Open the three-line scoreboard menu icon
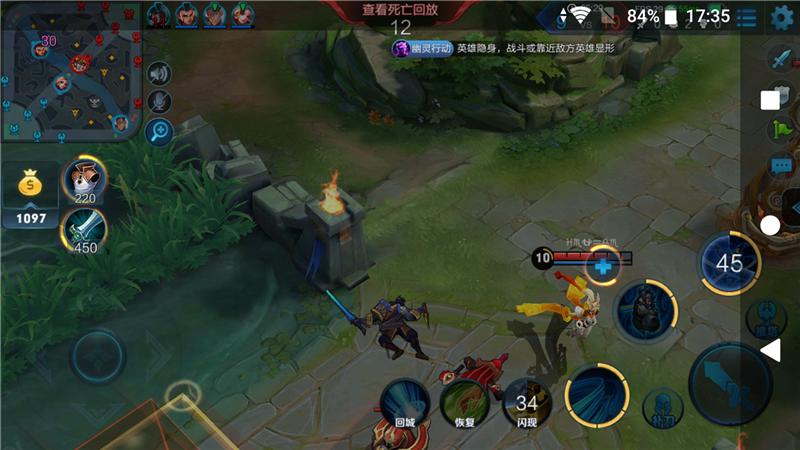The height and width of the screenshot is (450, 800). (x=746, y=17)
